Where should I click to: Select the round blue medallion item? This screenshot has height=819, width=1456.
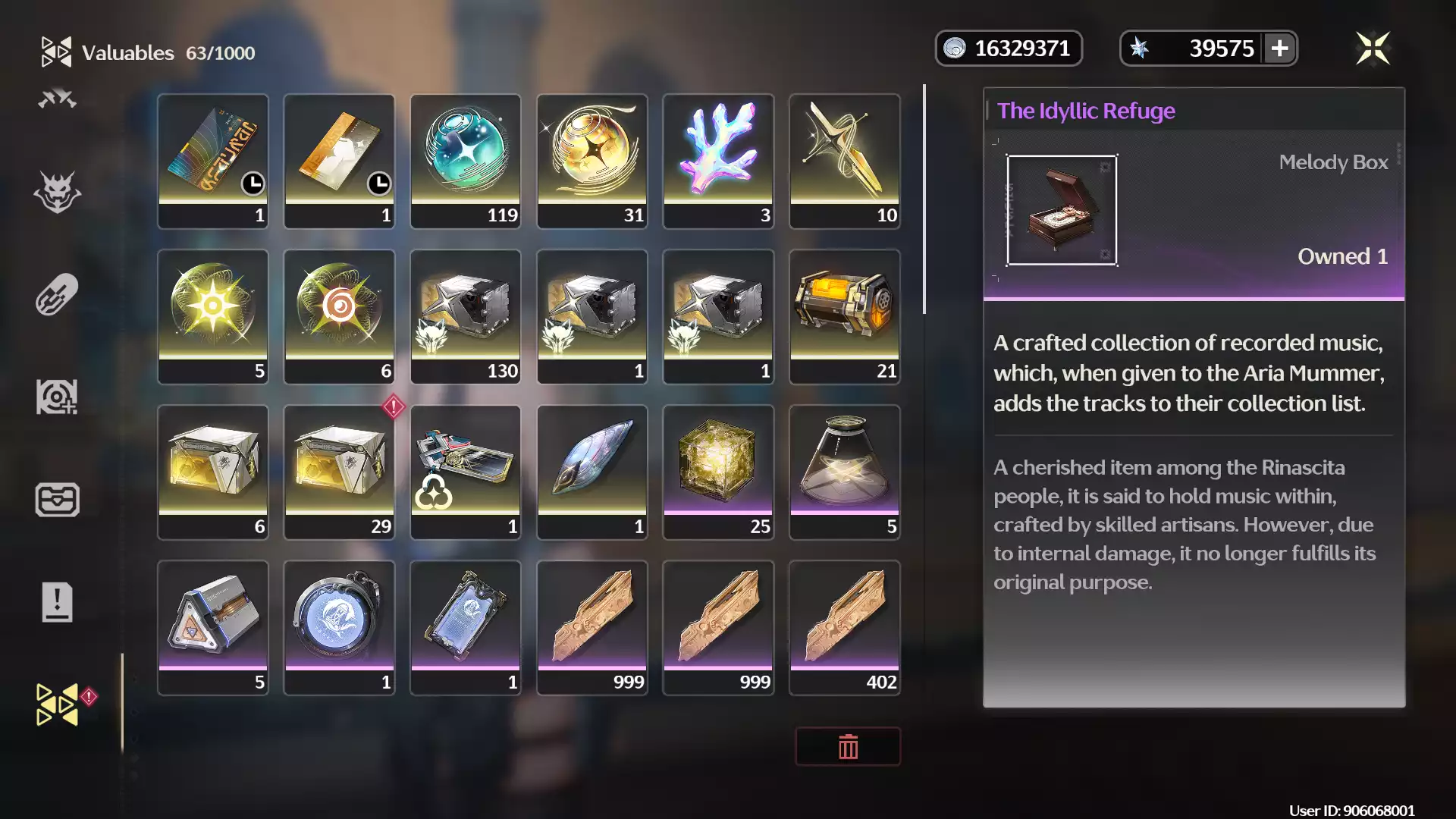pos(339,627)
